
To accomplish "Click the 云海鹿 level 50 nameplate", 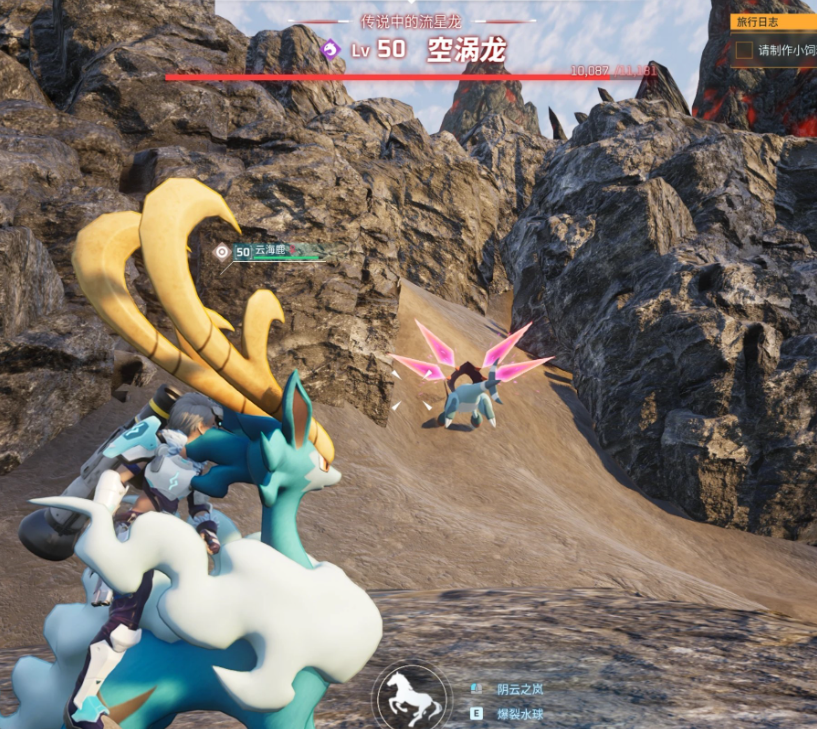I will [269, 252].
